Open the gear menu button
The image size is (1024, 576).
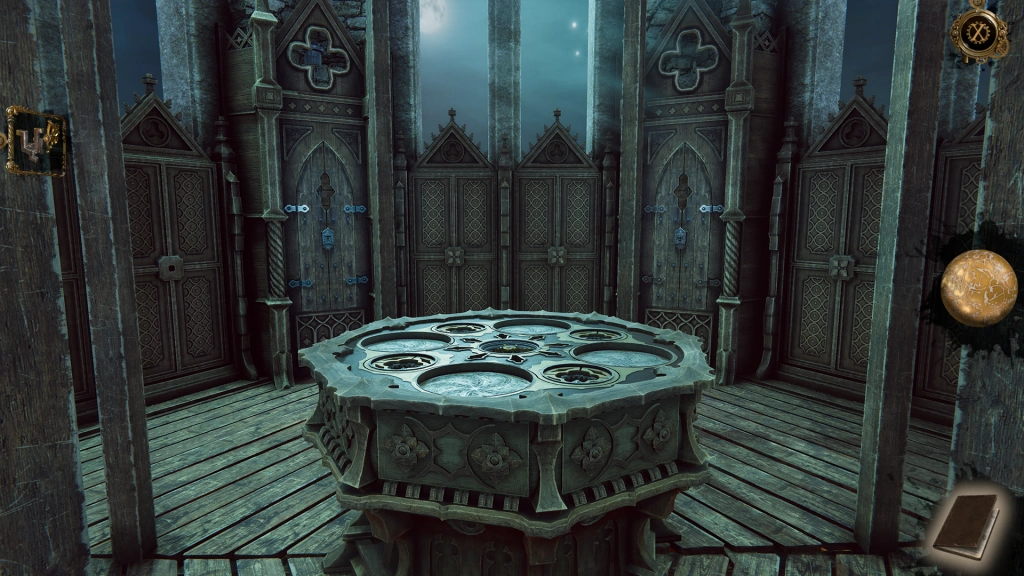(978, 32)
